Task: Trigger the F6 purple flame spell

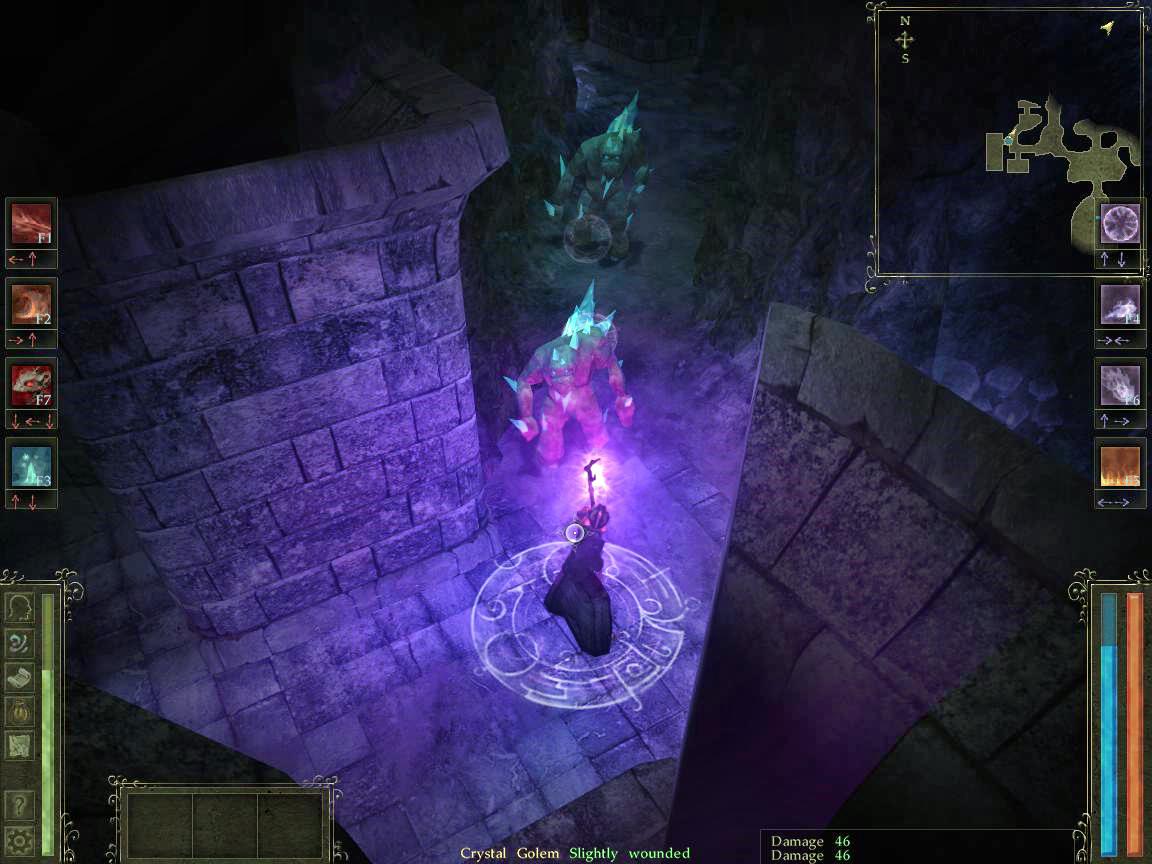Action: [x=1120, y=383]
